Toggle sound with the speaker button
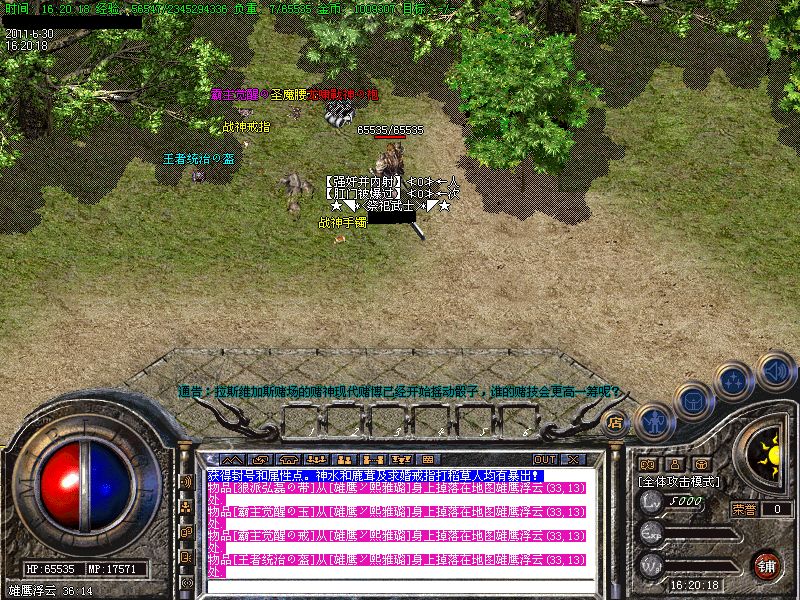Viewport: 800px width, 600px height. point(775,371)
